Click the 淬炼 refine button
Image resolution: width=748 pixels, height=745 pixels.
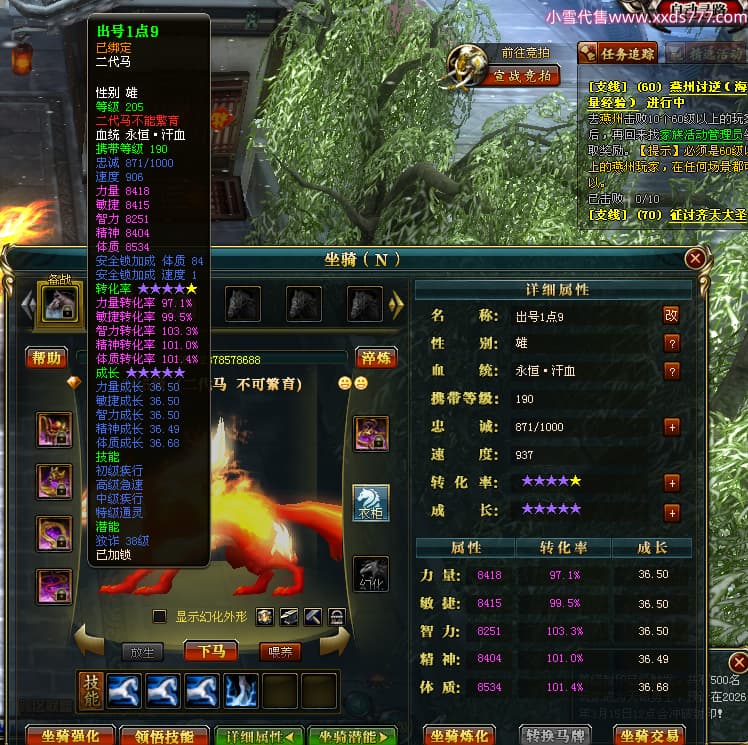click(x=375, y=358)
